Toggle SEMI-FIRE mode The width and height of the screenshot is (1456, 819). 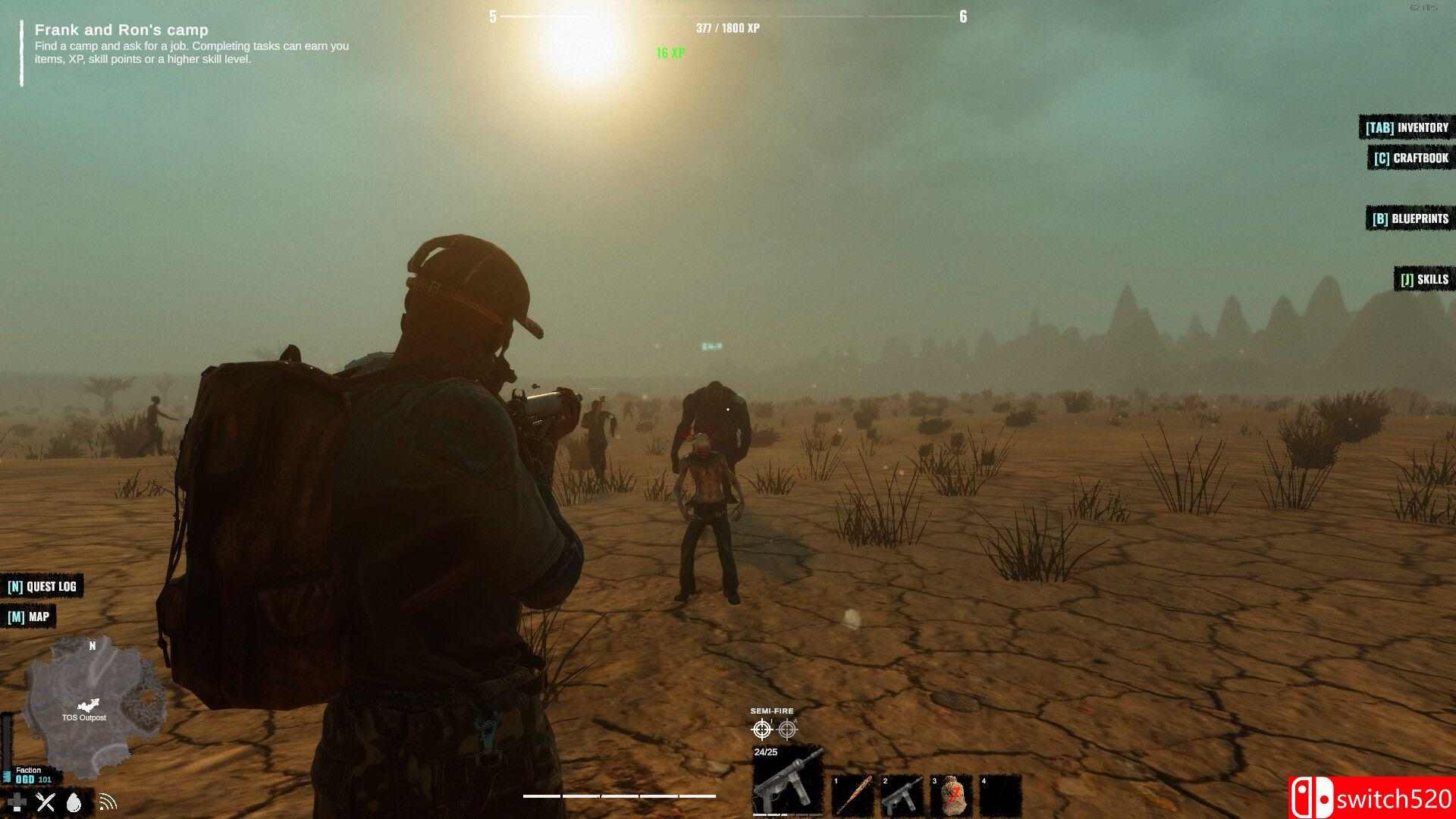(772, 711)
